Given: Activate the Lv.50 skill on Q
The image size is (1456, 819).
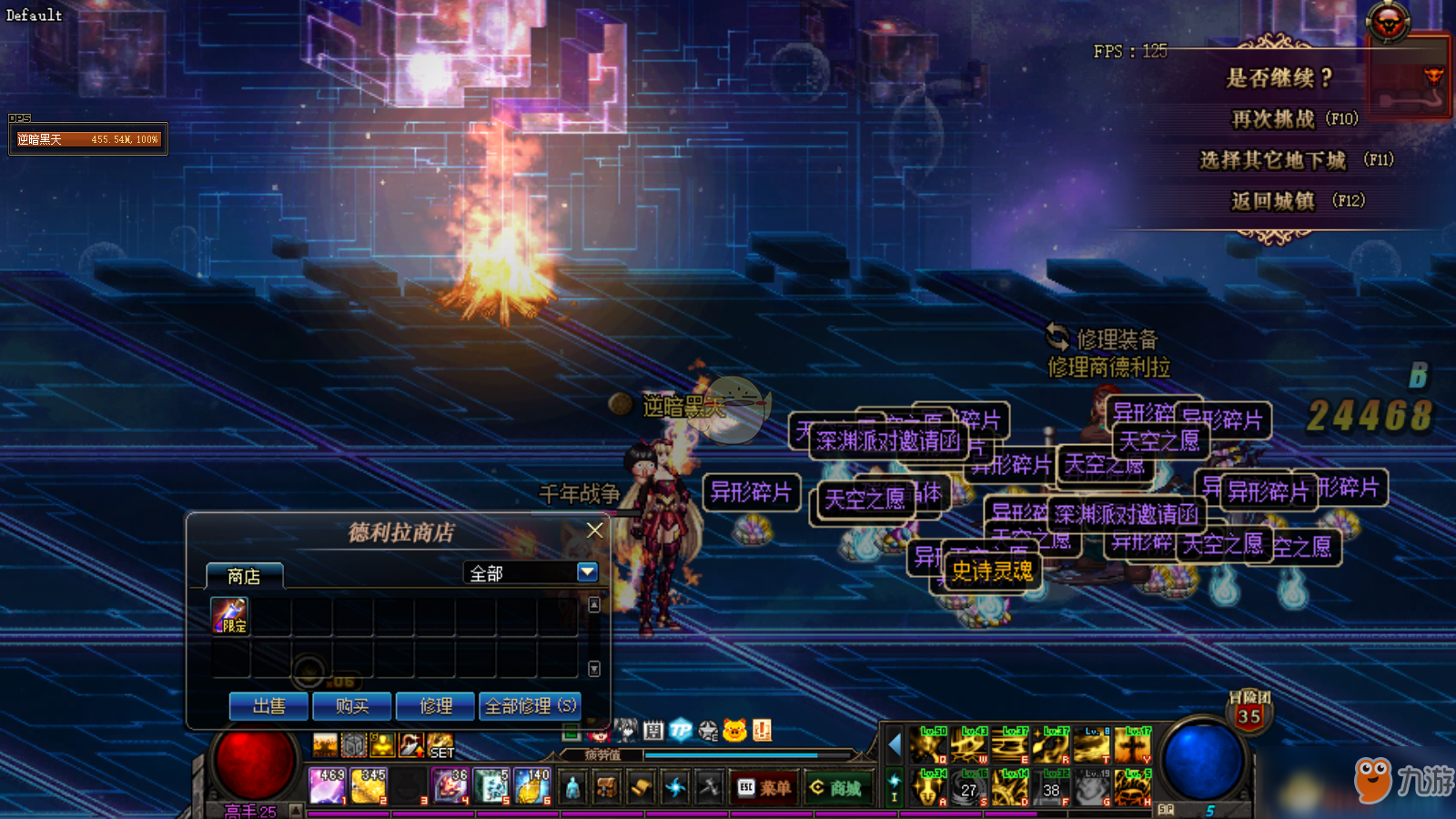Looking at the screenshot, I should 928,745.
